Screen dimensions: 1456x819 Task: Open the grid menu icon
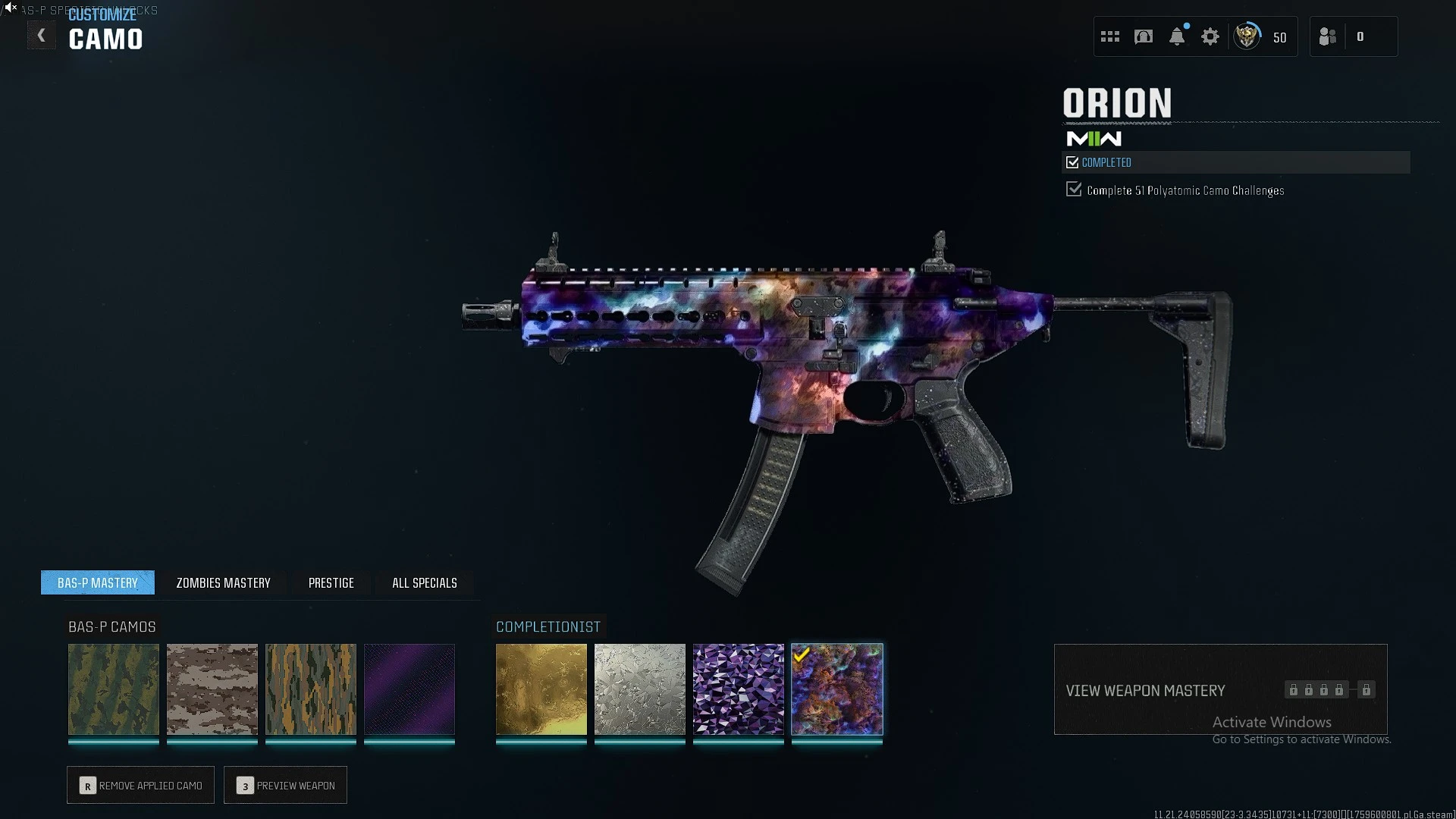tap(1110, 36)
